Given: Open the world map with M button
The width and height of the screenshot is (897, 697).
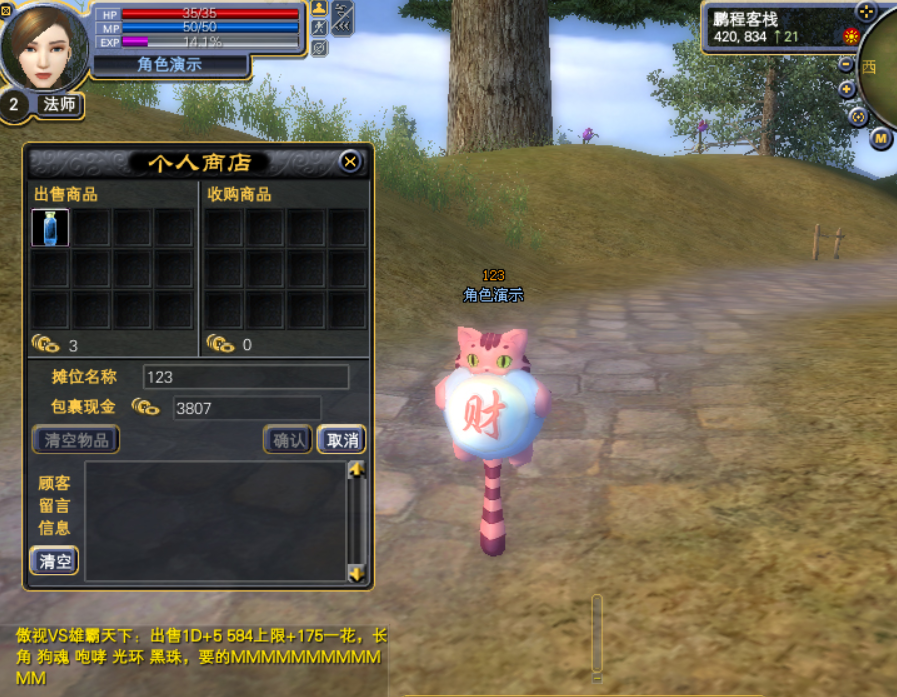Looking at the screenshot, I should (880, 138).
